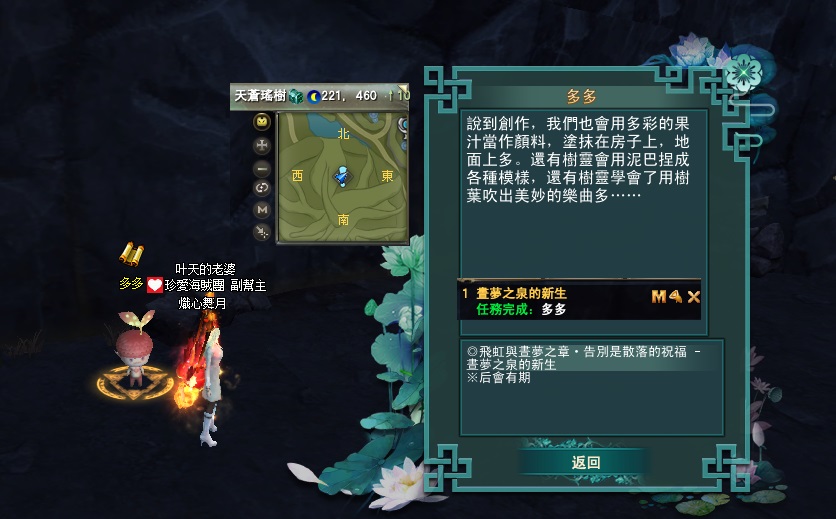Click the lotus ornament atop dialogue panel
This screenshot has width=836, height=519.
(741, 72)
